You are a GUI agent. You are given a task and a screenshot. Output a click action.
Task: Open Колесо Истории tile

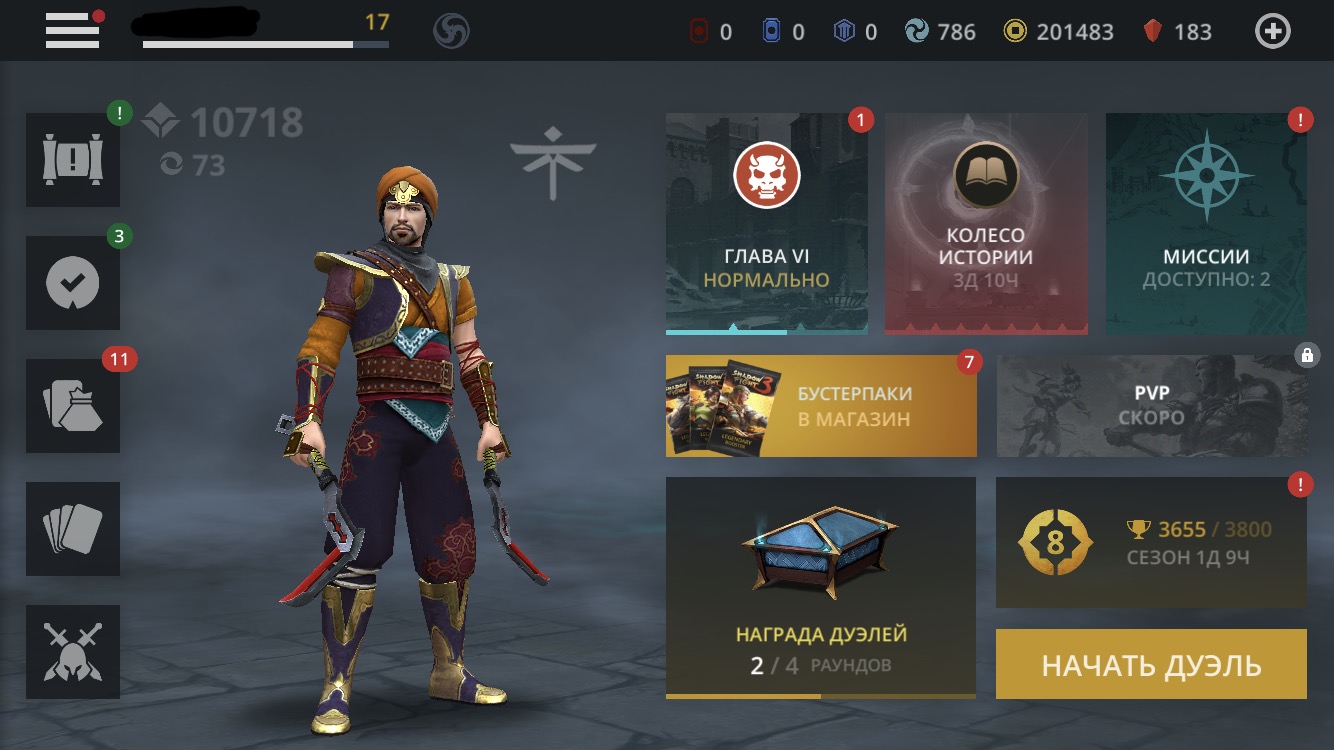click(x=985, y=222)
